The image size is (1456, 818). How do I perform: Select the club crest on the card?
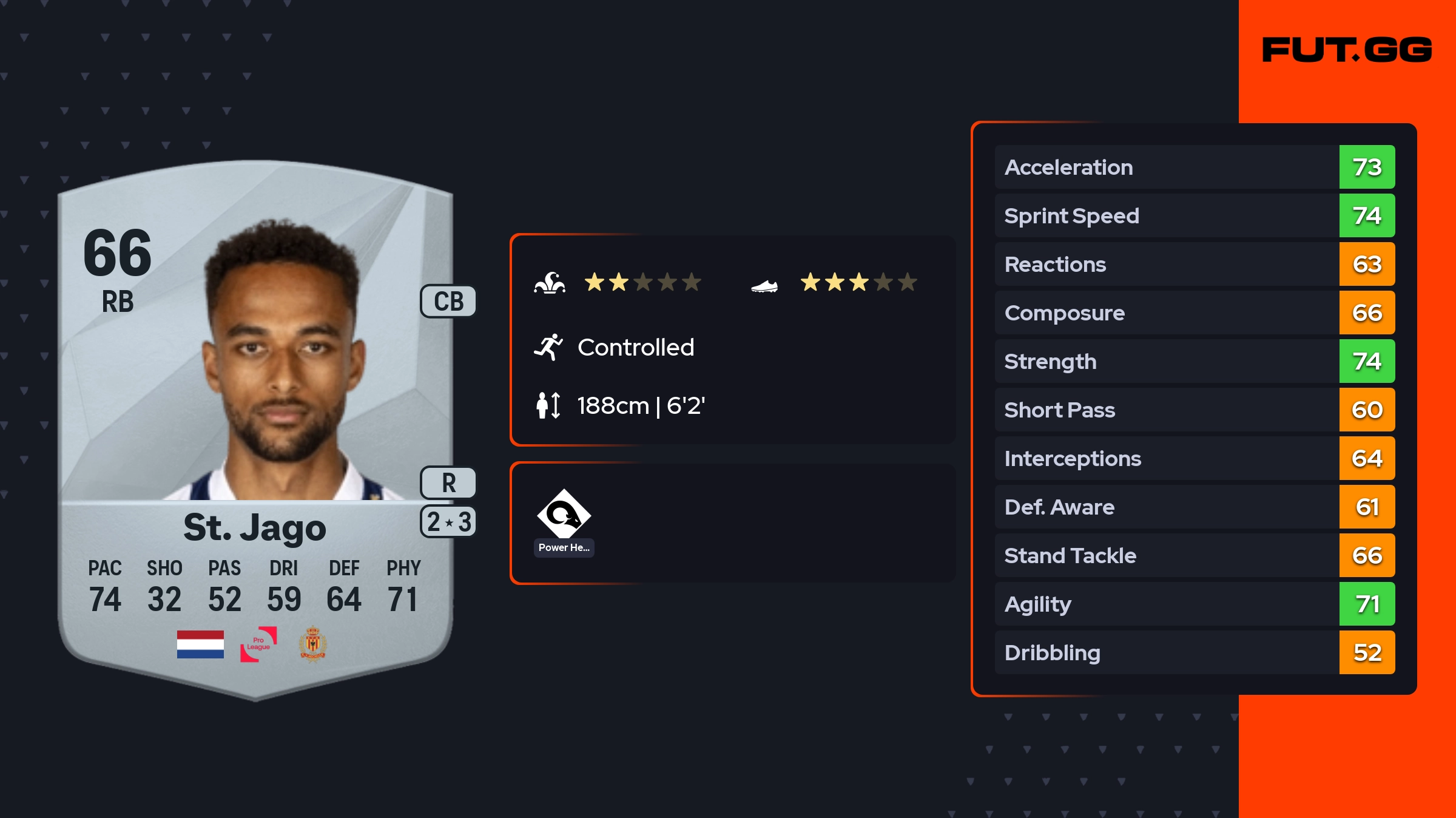click(x=313, y=644)
